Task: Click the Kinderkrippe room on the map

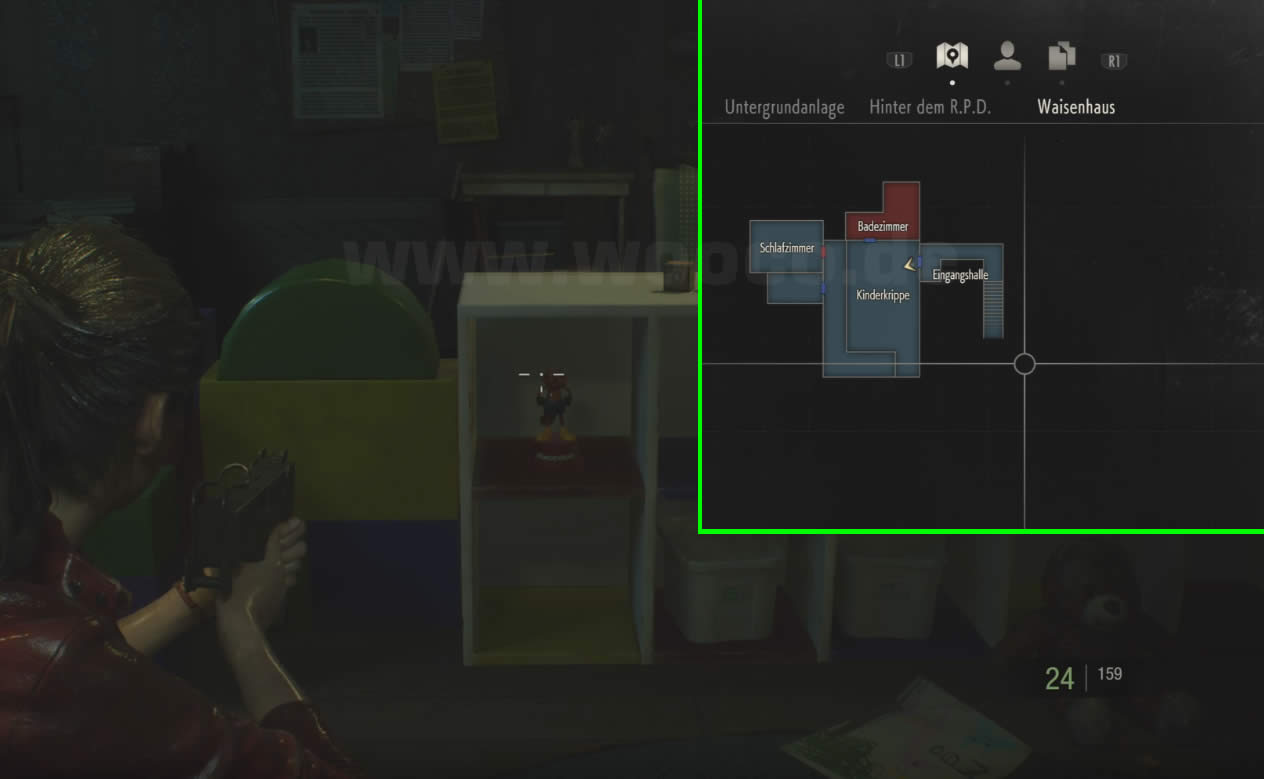Action: [x=883, y=296]
